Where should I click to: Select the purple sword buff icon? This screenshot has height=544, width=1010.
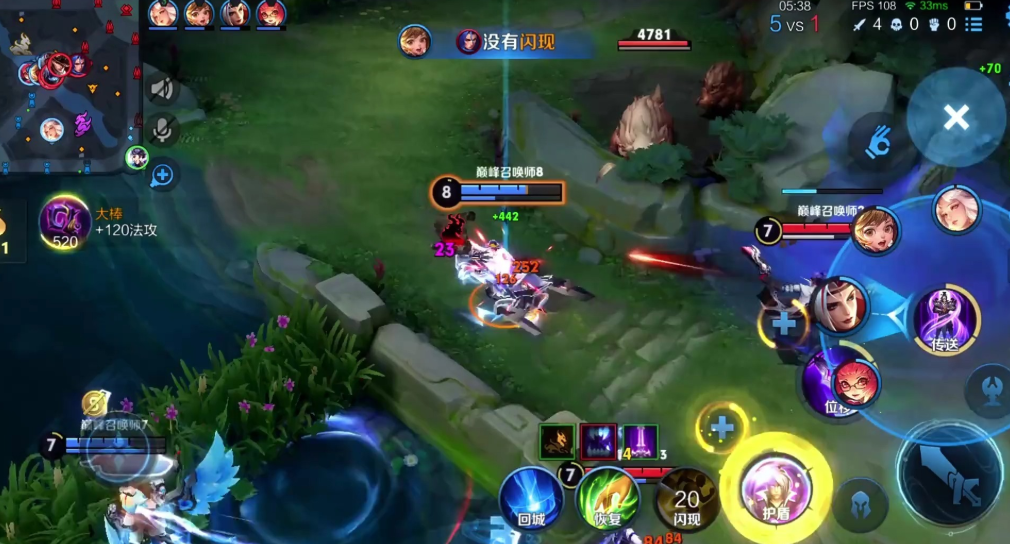click(640, 441)
